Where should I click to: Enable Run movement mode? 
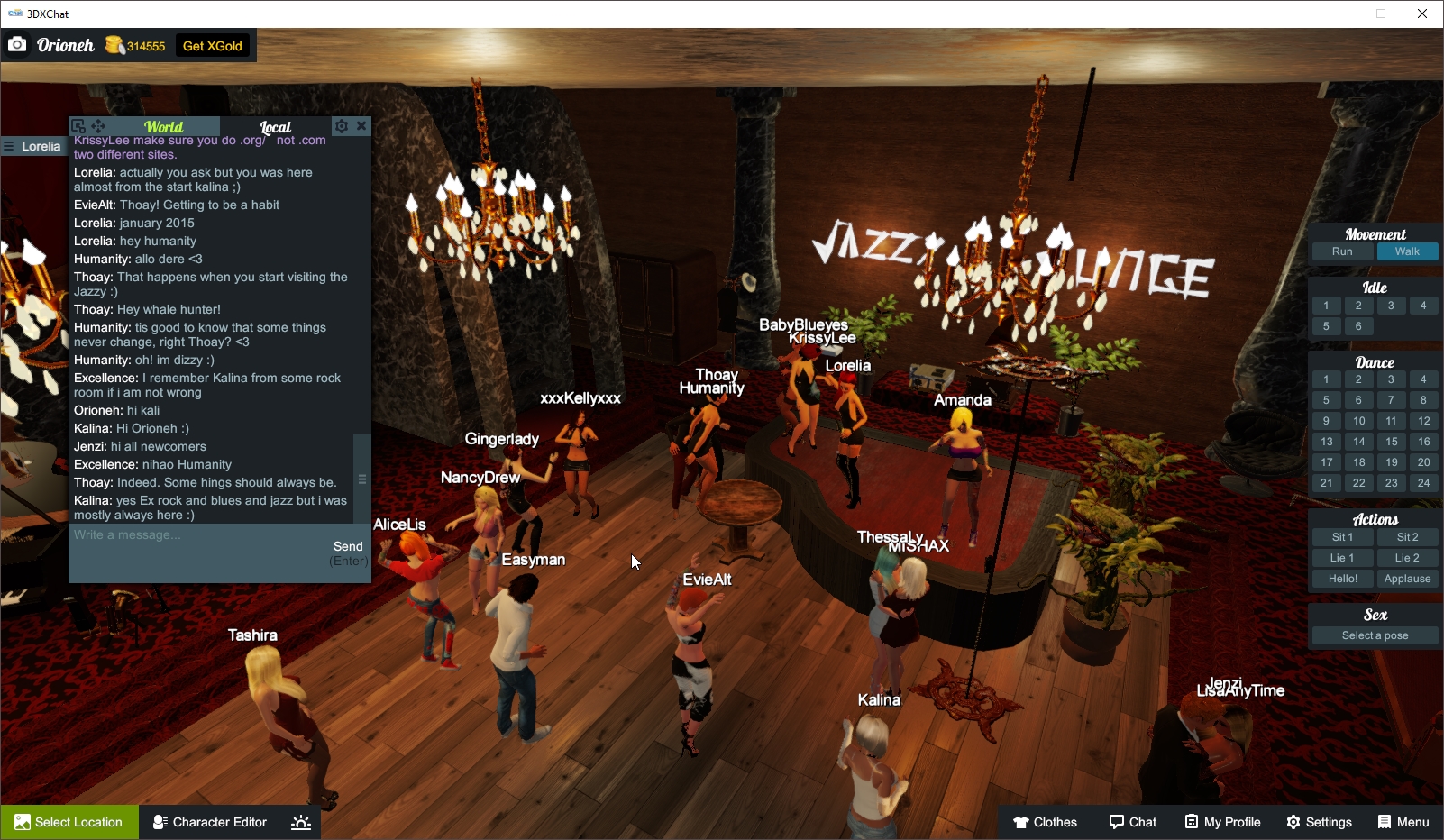point(1342,251)
